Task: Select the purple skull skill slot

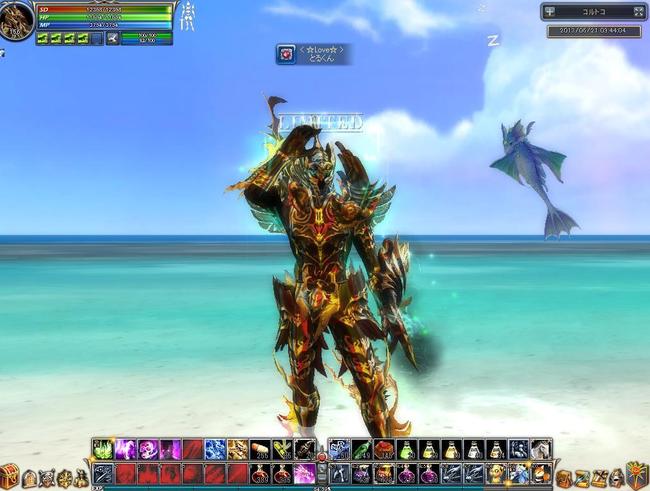Action: (148, 449)
